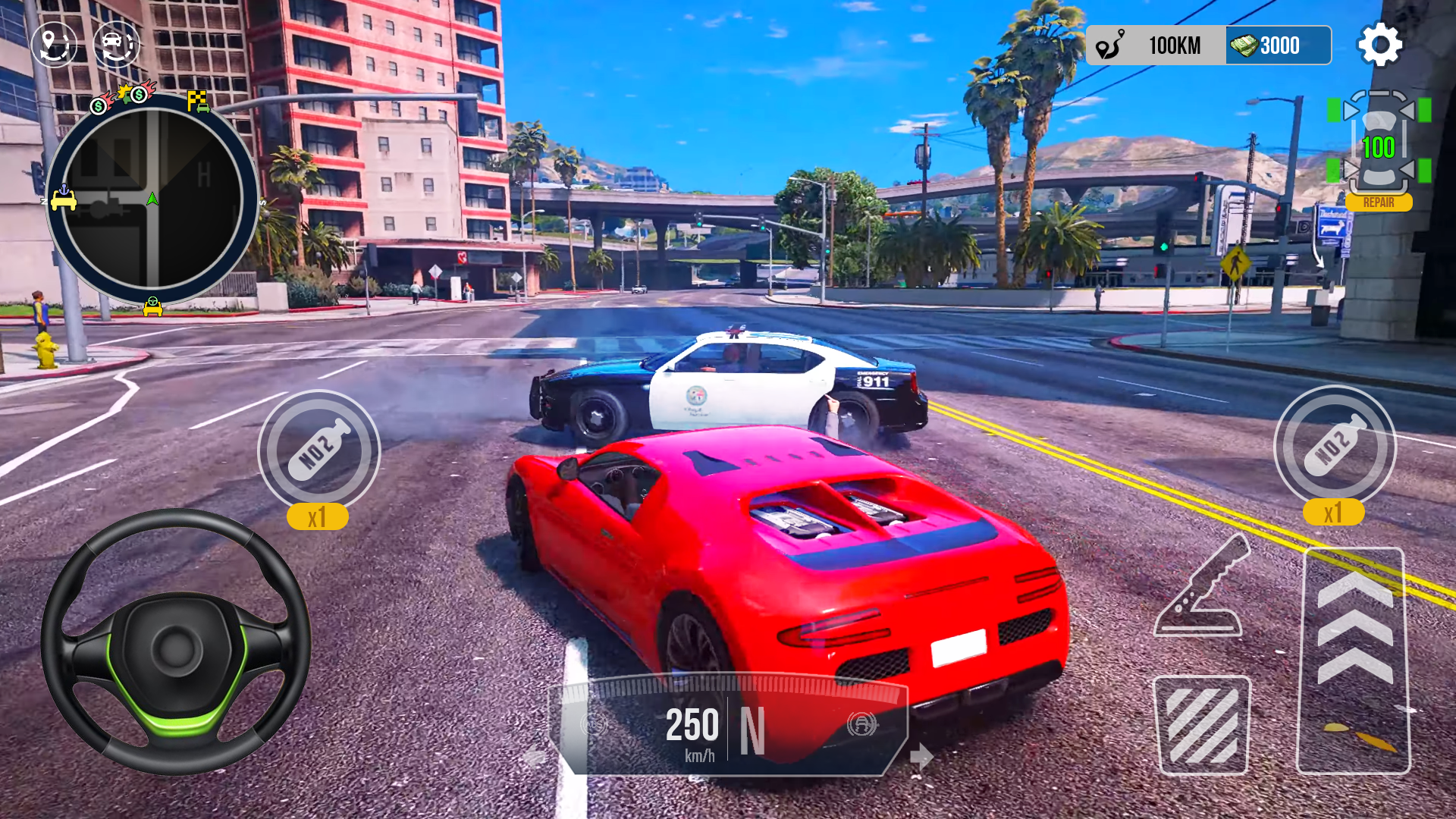This screenshot has width=1456, height=819.
Task: Hit the yellow REPAIR button
Action: (x=1378, y=202)
